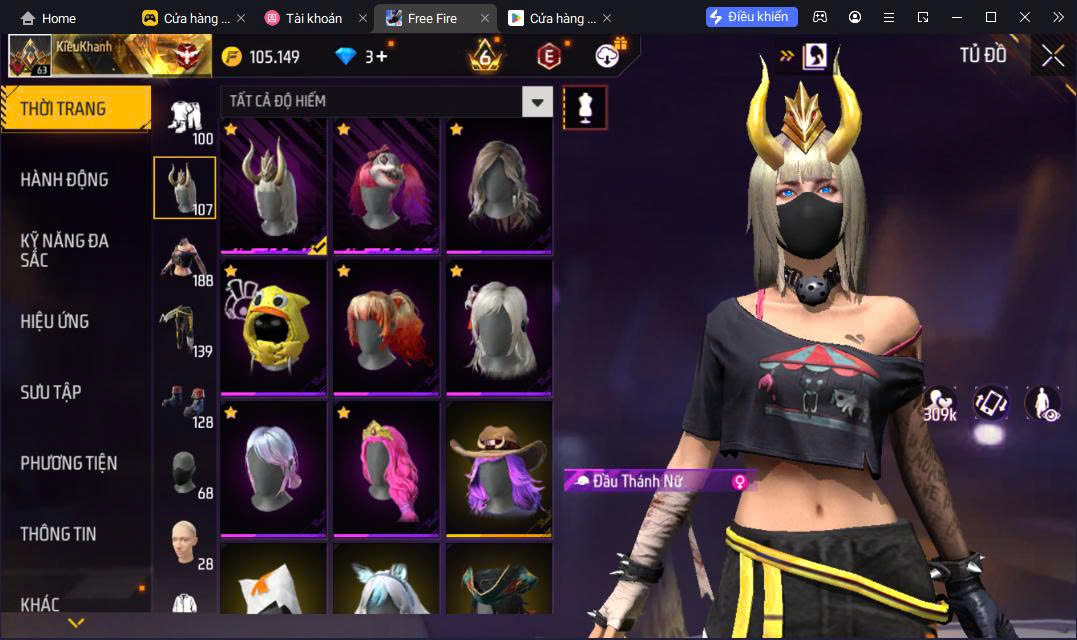Equip the golden horned blonde hair item
This screenshot has width=1077, height=640.
point(273,185)
